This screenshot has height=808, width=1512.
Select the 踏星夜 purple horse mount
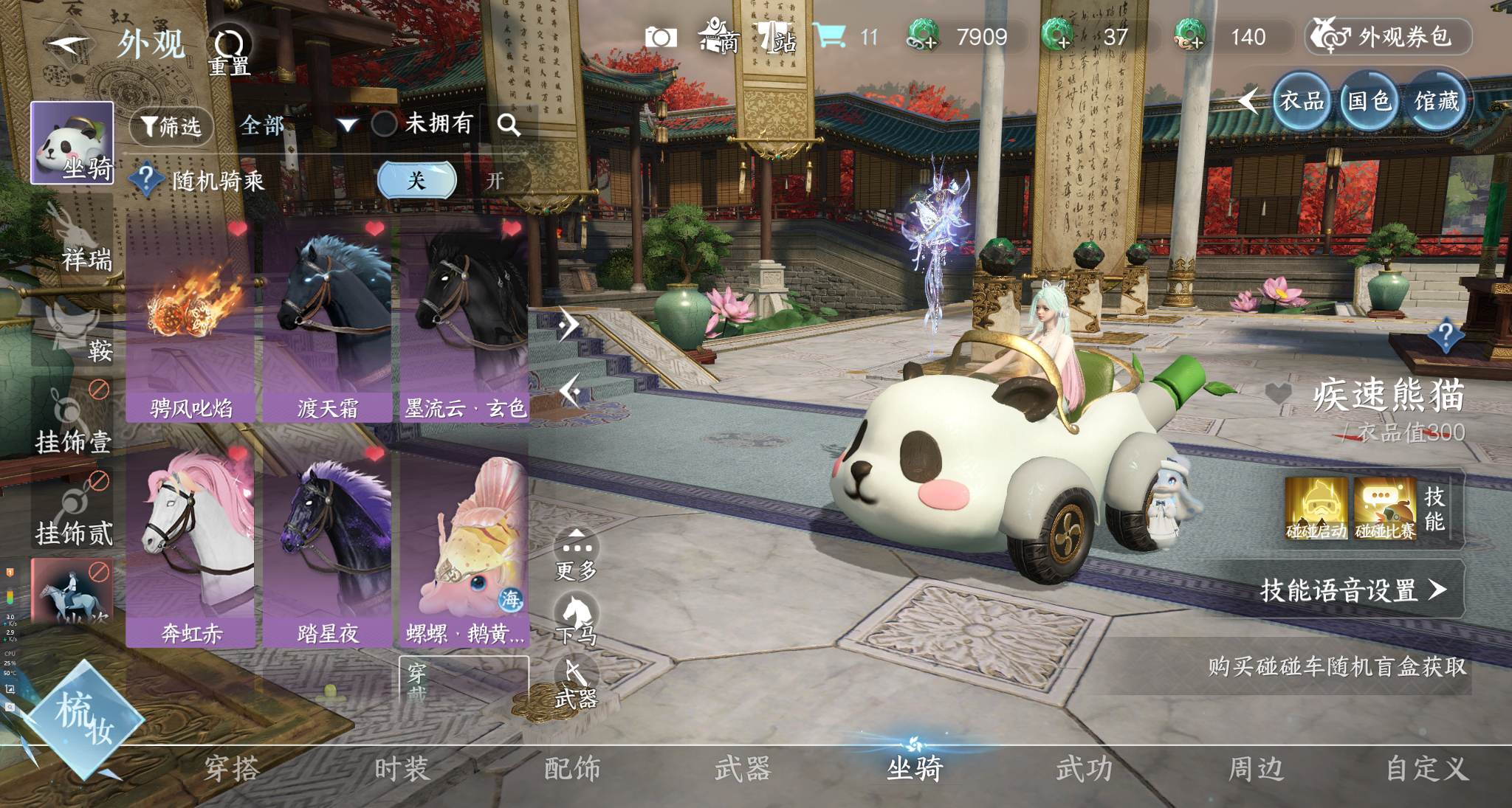click(327, 546)
